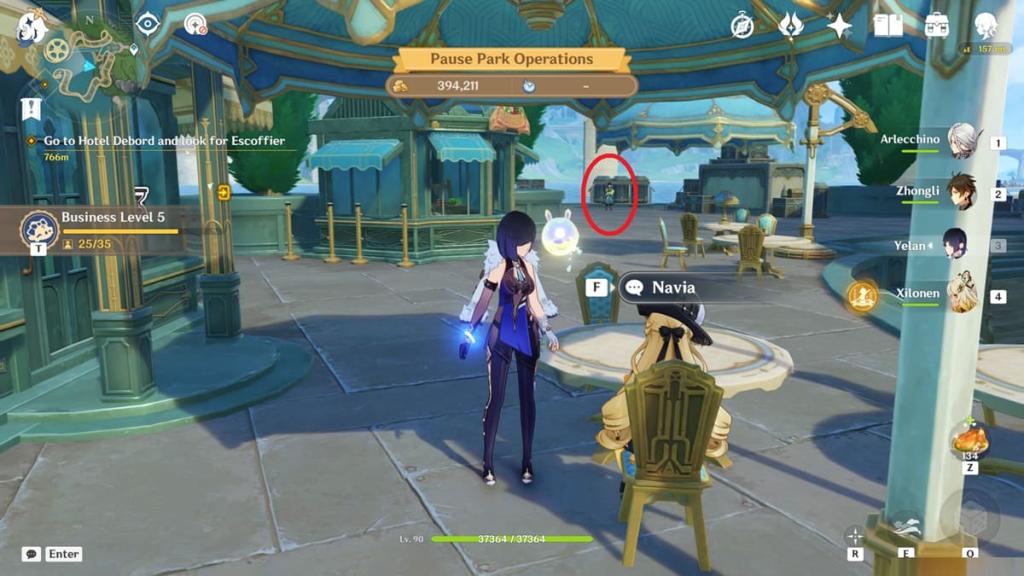The height and width of the screenshot is (576, 1024).
Task: Talk to Navia via dialogue prompt
Action: [671, 288]
